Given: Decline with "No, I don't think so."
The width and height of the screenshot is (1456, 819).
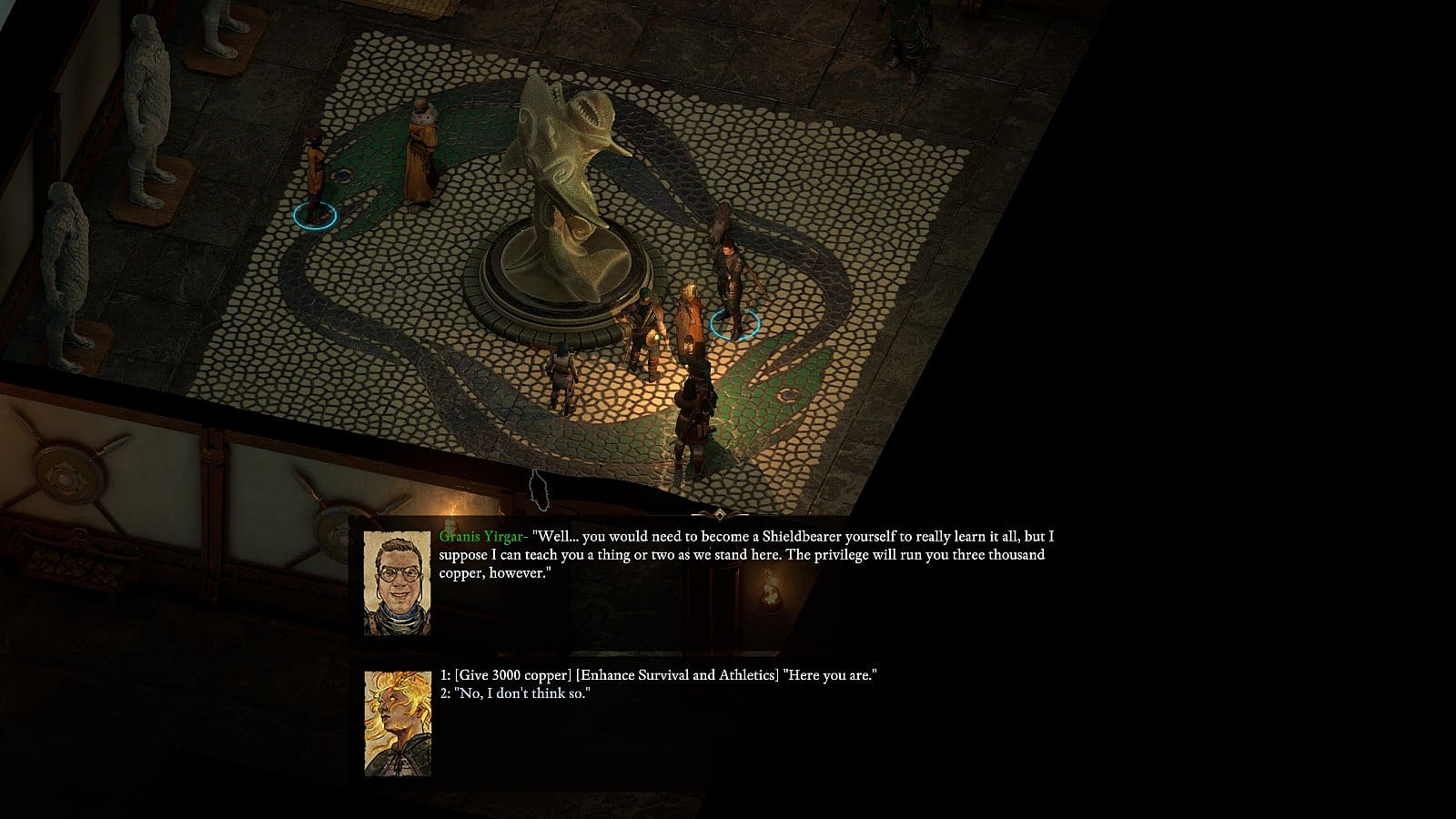Looking at the screenshot, I should coord(516,694).
